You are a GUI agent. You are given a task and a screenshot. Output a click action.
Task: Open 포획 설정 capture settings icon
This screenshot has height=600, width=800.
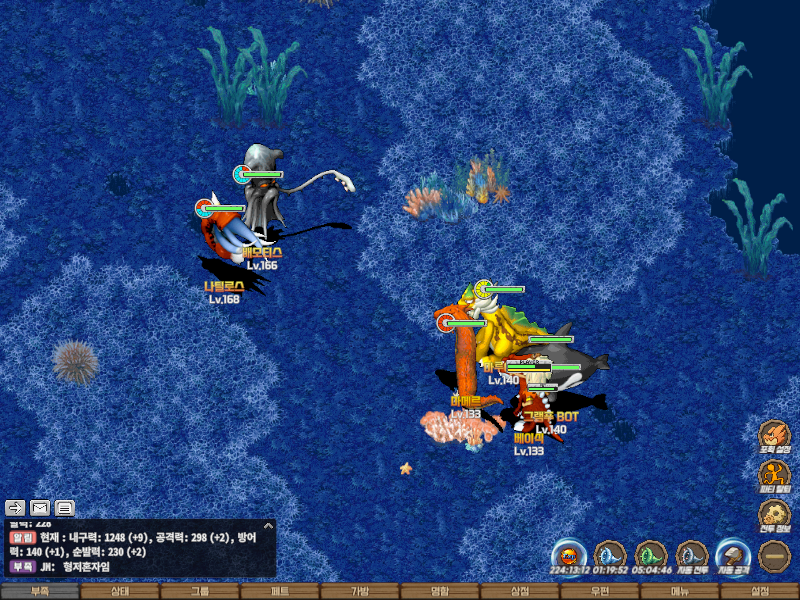coord(774,436)
